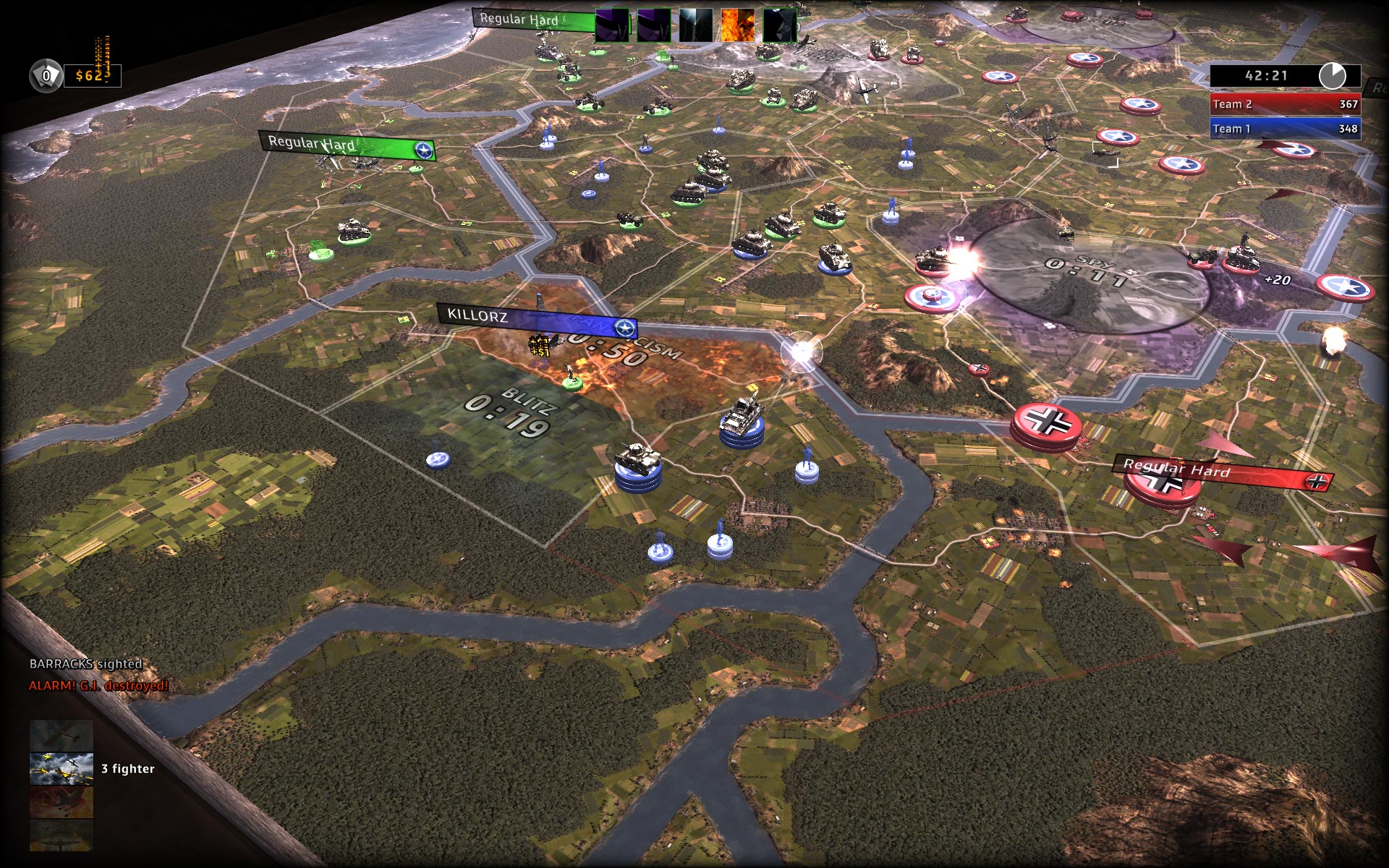Select the 3 fighter squadron thumbnail
The width and height of the screenshot is (1389, 868).
[61, 768]
